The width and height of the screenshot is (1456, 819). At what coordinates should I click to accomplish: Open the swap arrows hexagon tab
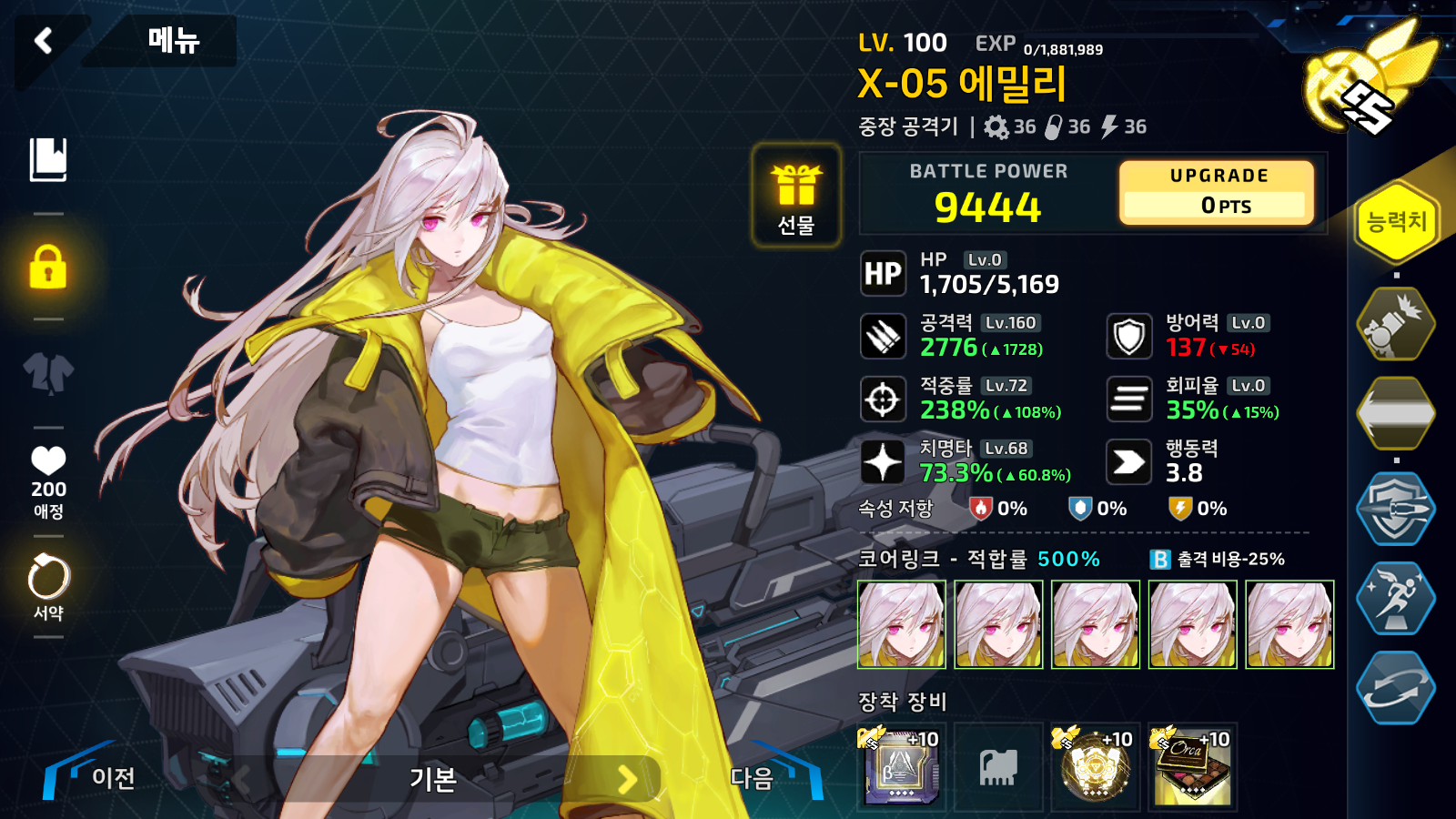click(x=1396, y=688)
